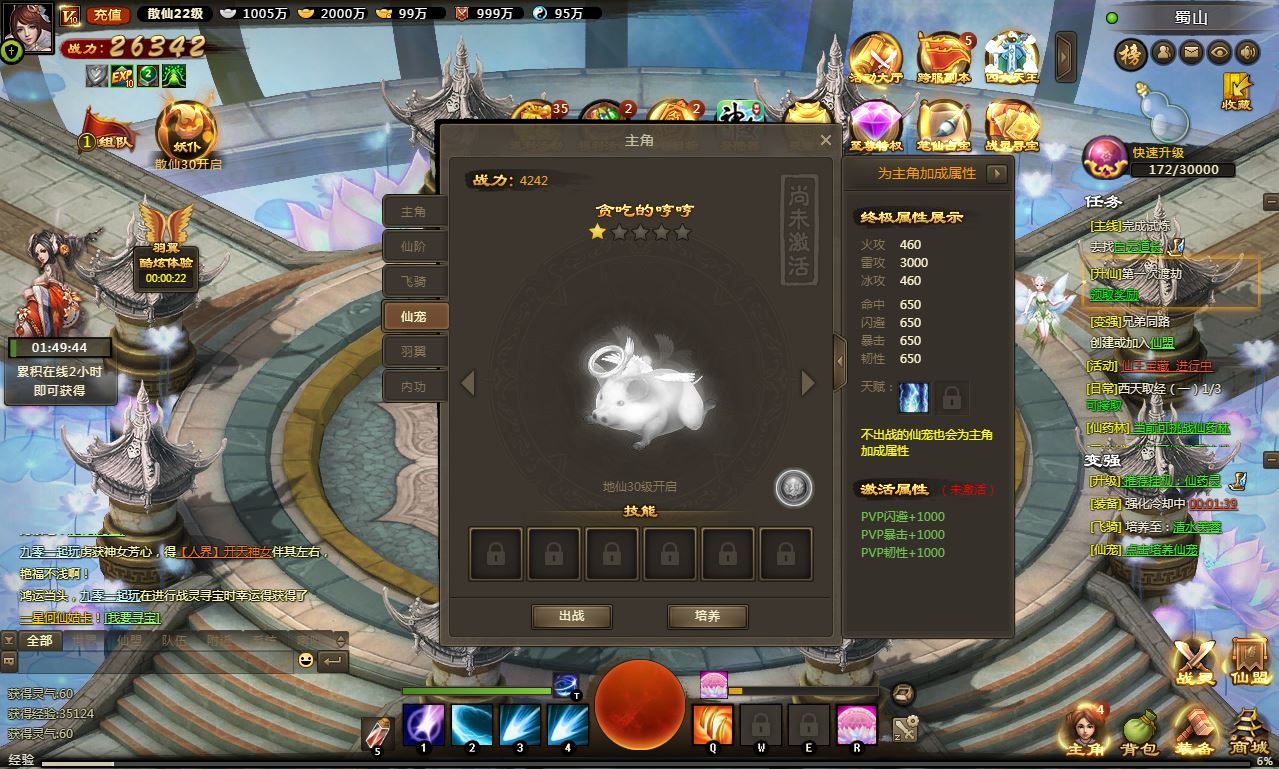Show the next pet with right arrow
Viewport: 1279px width, 769px height.
click(x=808, y=383)
